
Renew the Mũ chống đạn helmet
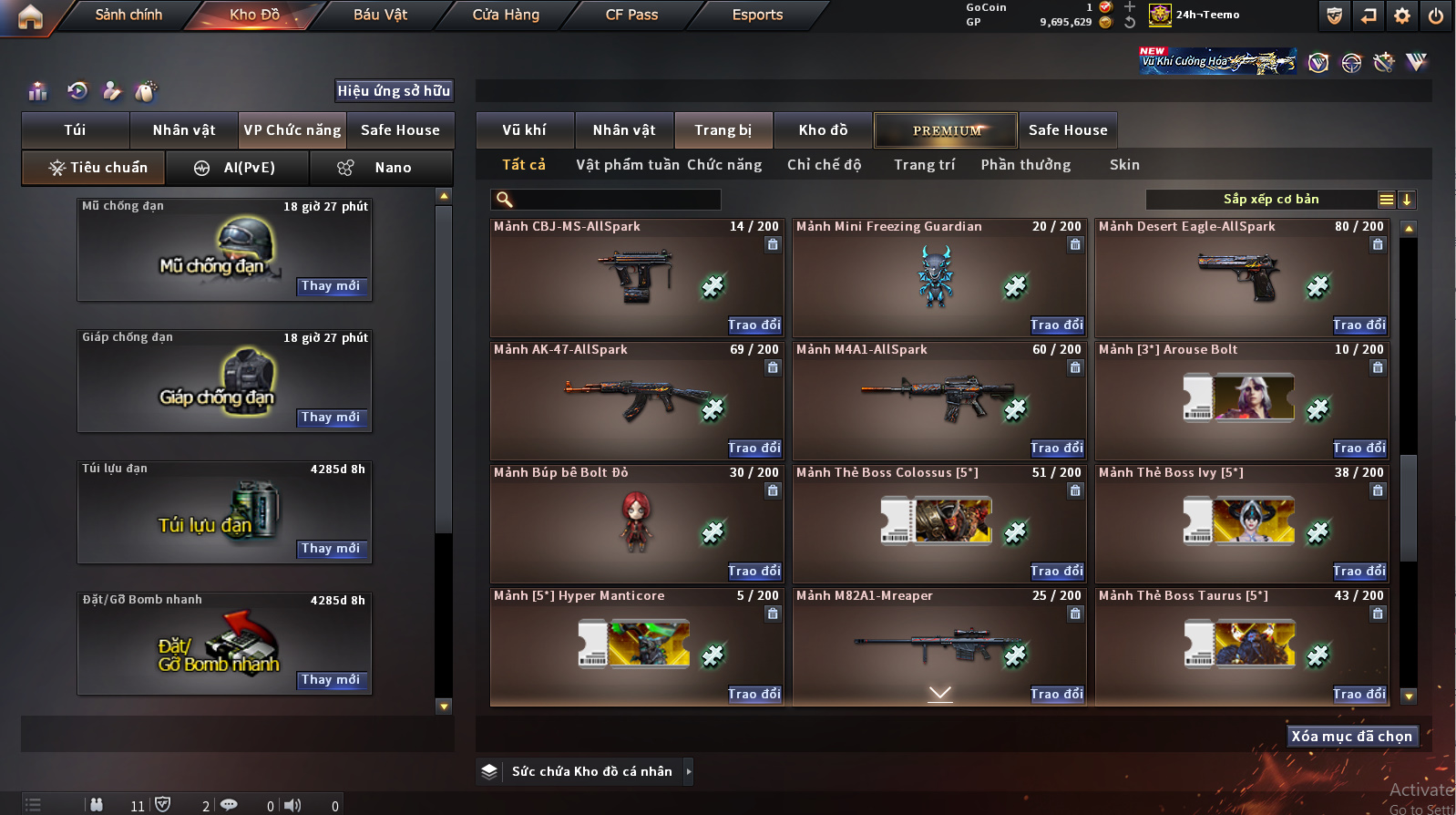point(330,286)
